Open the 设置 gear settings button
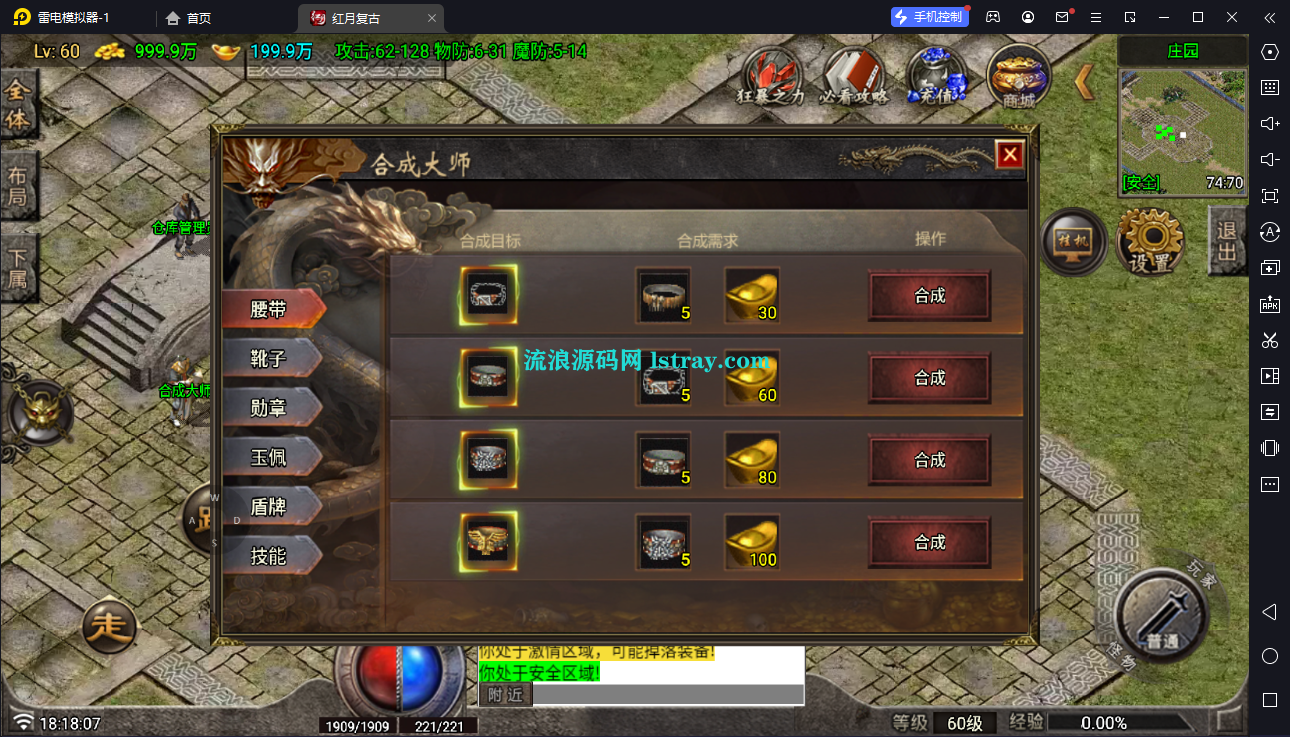The image size is (1290, 737). [1150, 241]
